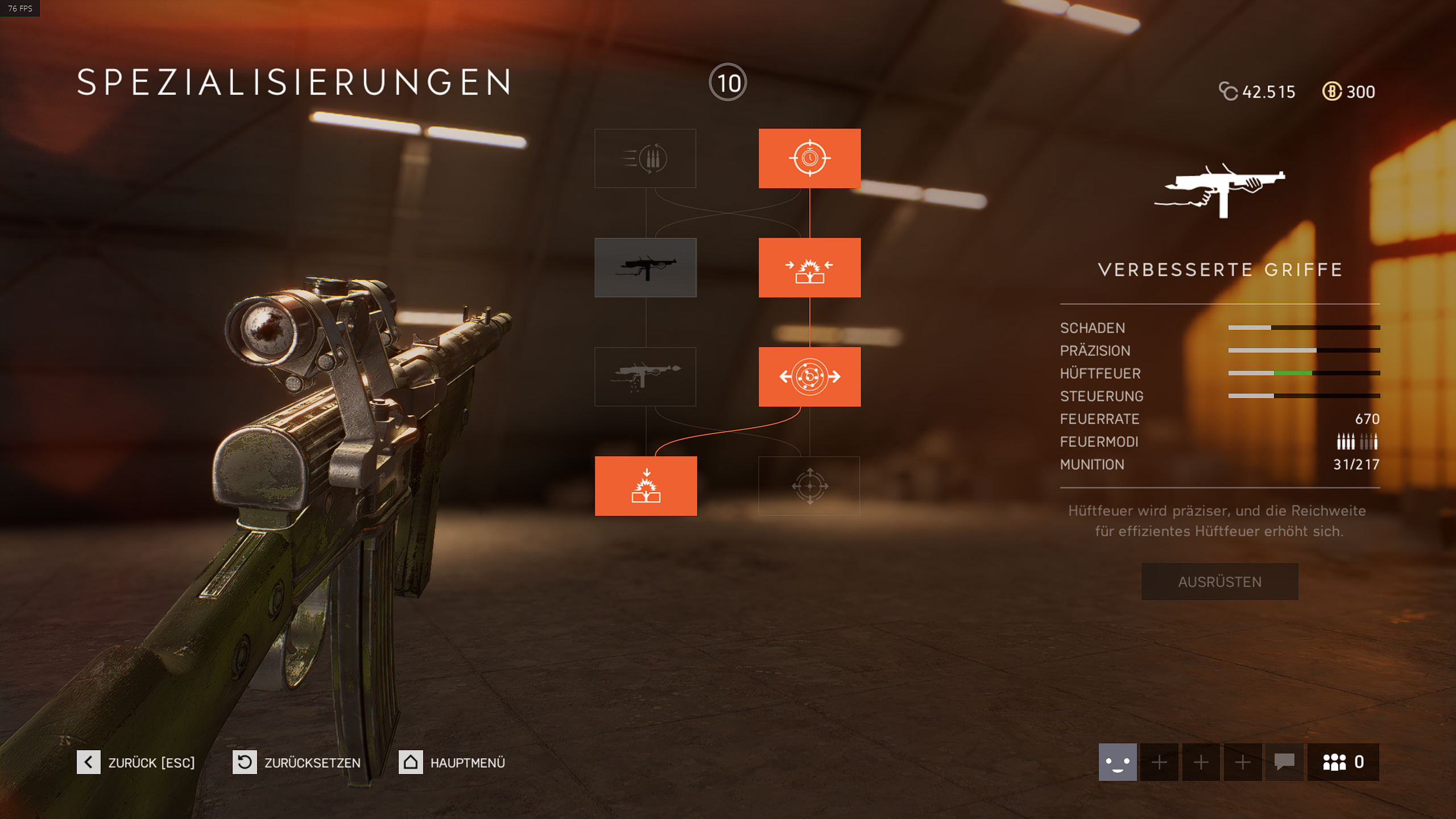This screenshot has height=819, width=1456.
Task: Pick the inward arrows recoil specialization
Action: 809,267
